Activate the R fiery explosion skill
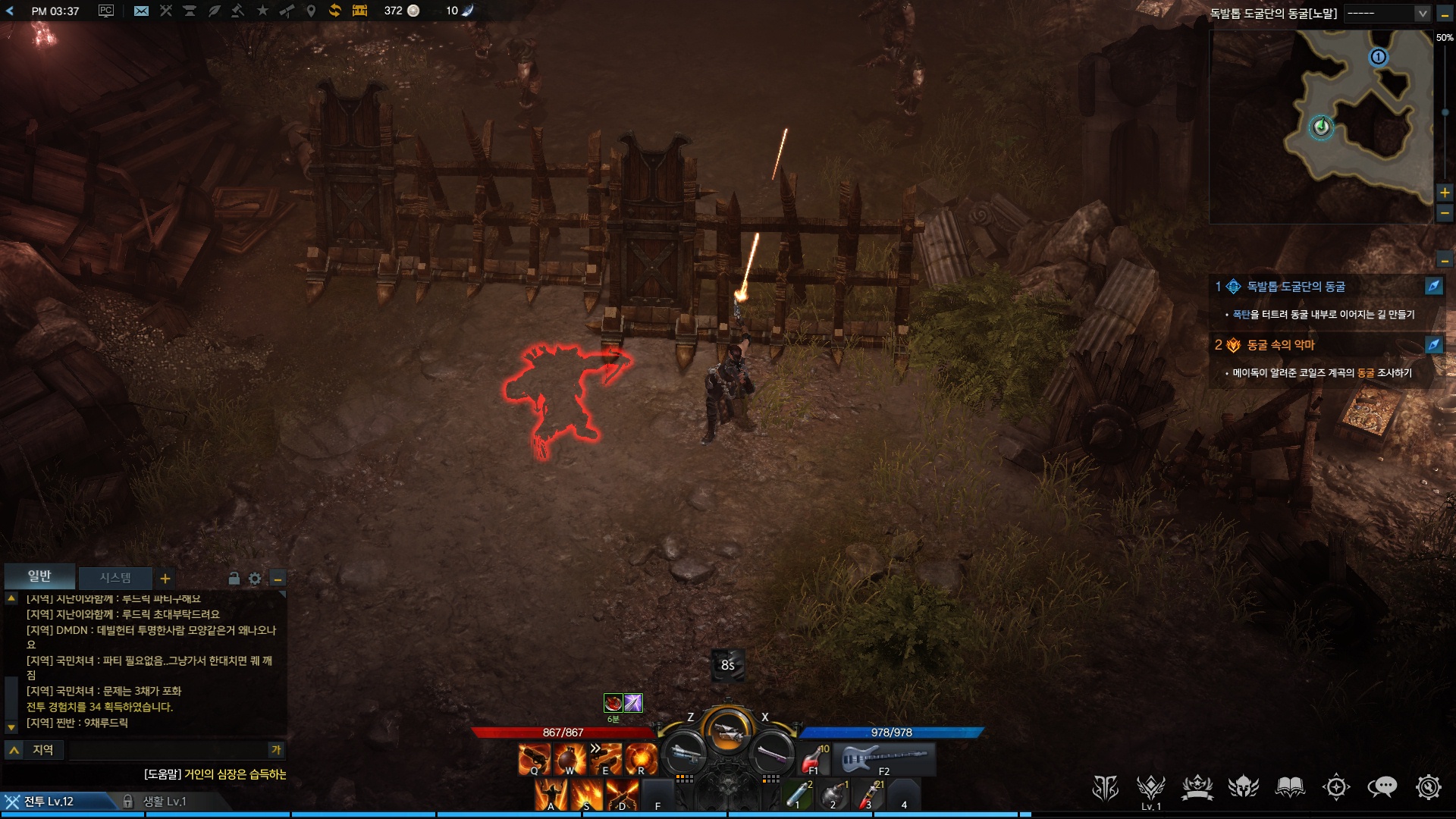 [641, 758]
